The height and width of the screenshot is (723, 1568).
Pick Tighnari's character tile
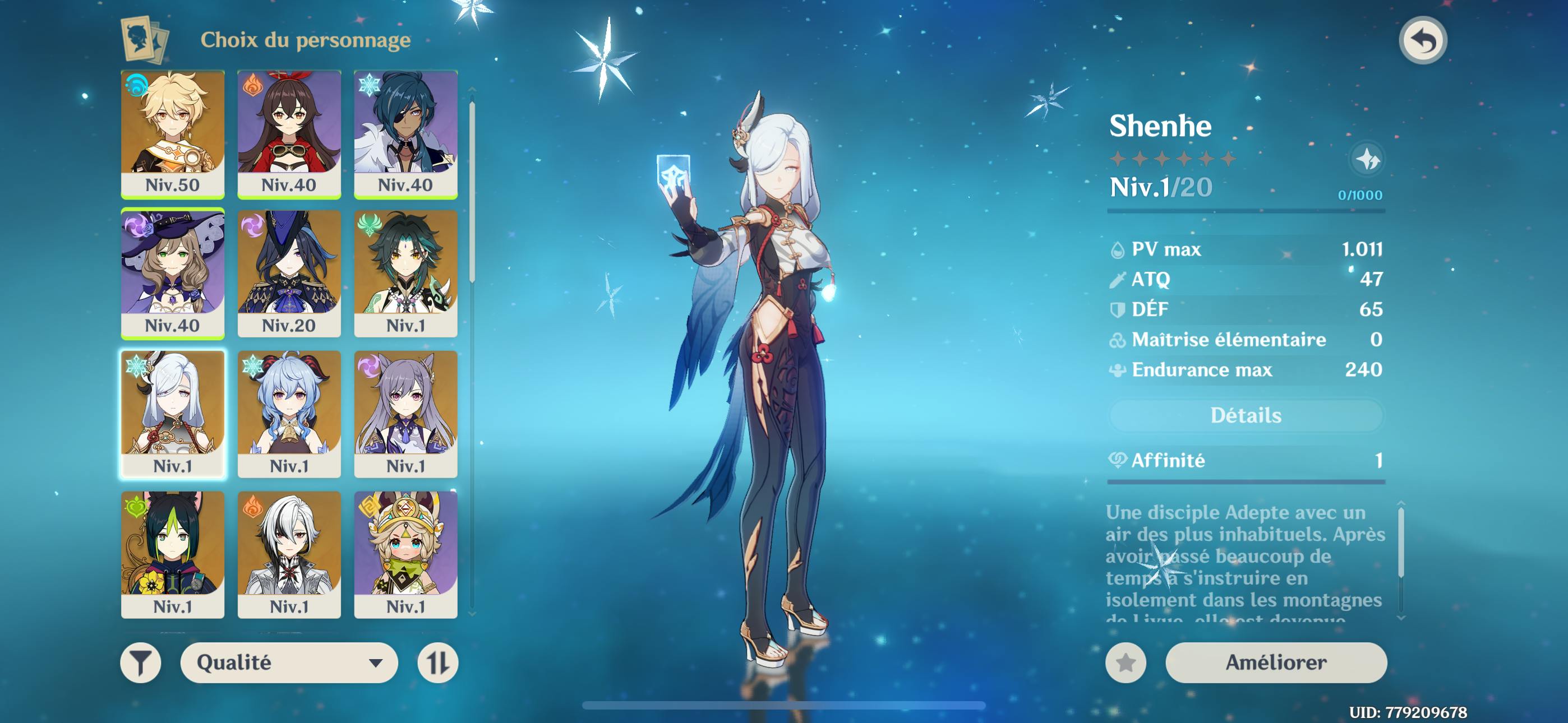click(x=172, y=554)
